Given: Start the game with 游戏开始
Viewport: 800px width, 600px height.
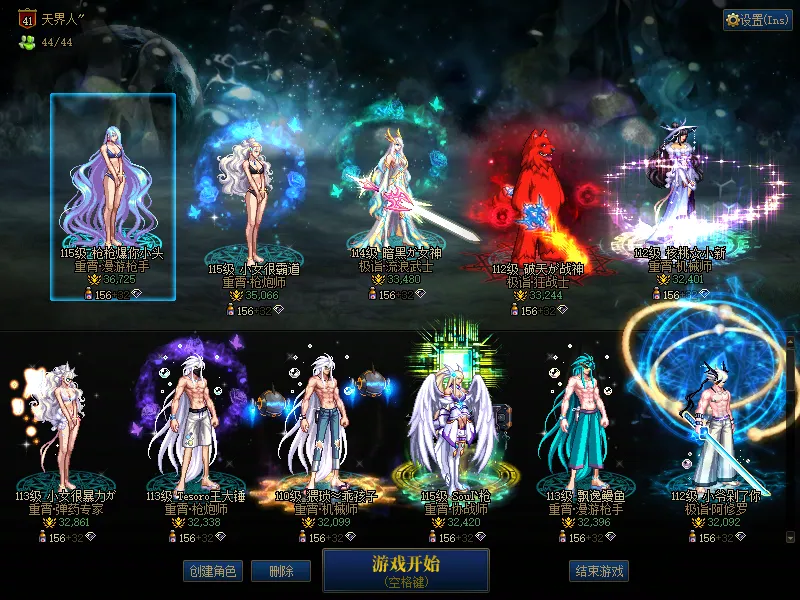Looking at the screenshot, I should (405, 569).
